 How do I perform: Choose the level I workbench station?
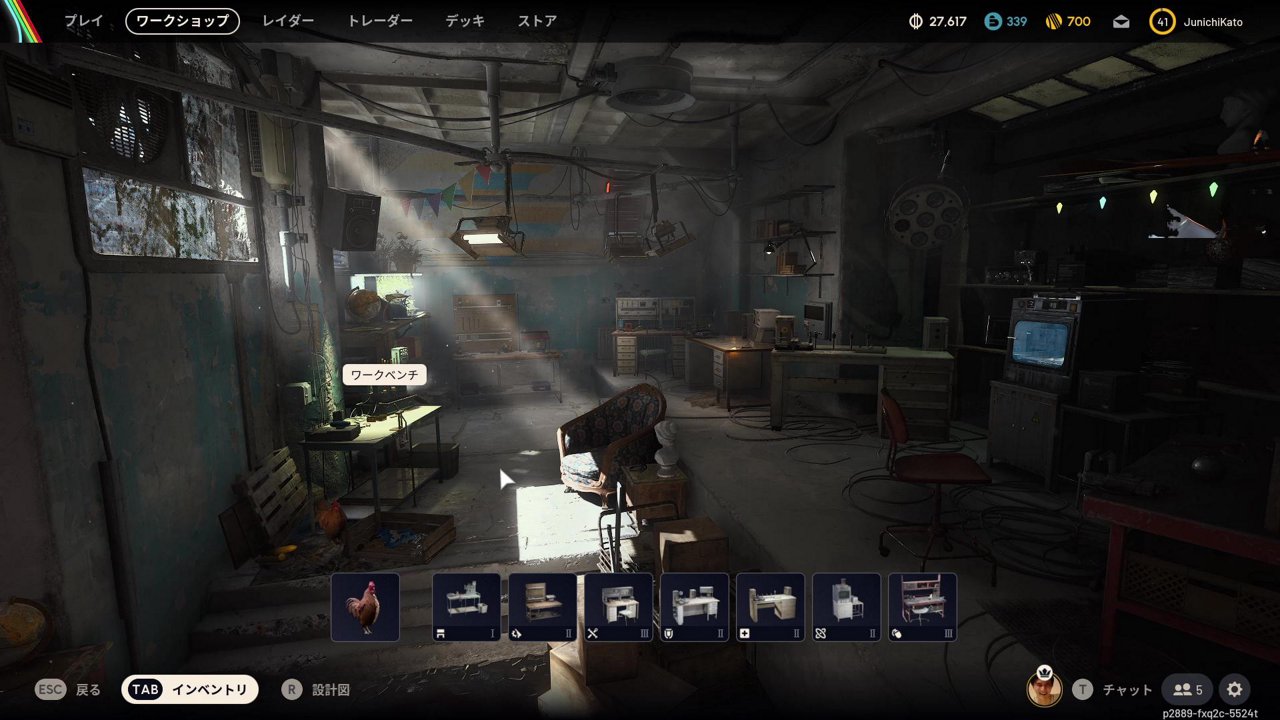[466, 606]
